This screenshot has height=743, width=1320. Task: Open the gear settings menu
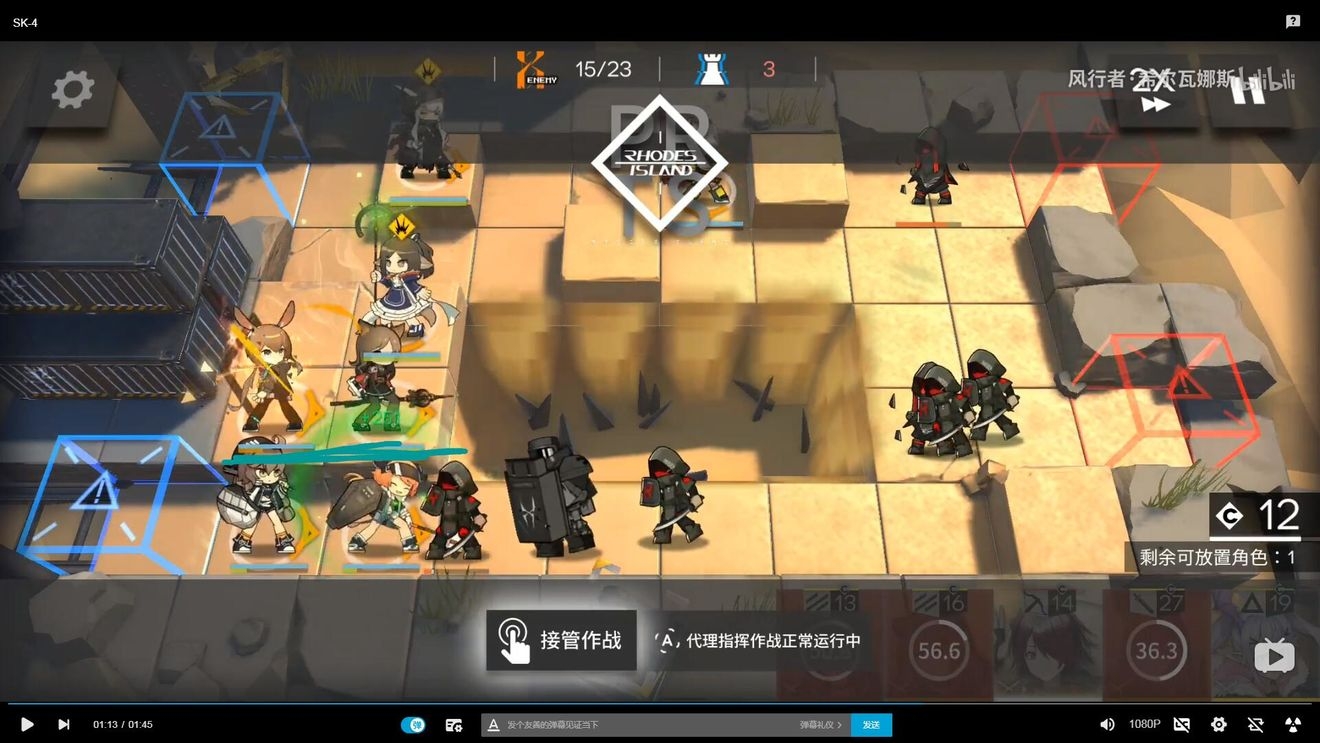pyautogui.click(x=72, y=90)
